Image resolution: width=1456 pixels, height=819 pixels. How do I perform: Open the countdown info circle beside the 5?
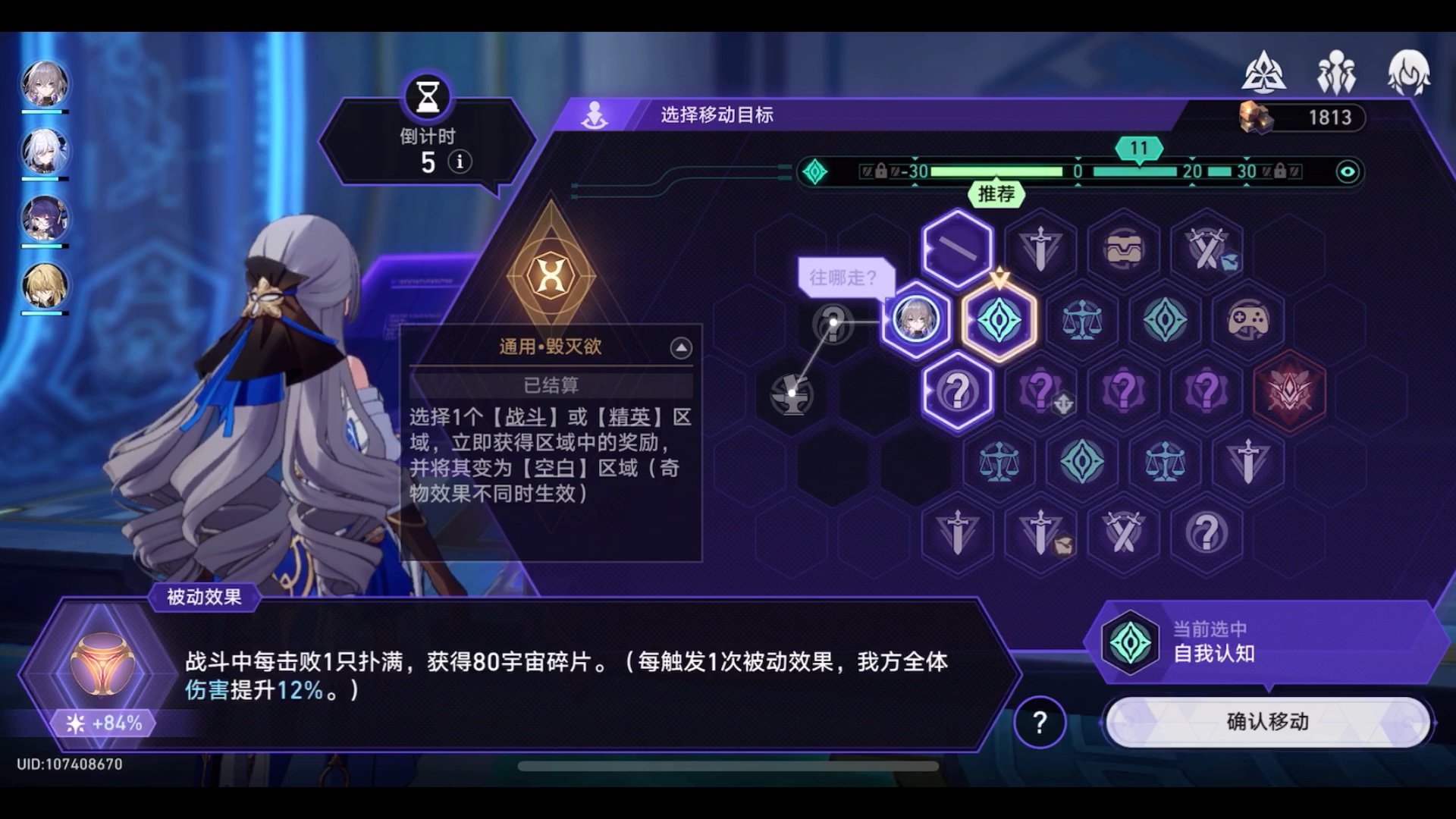tap(460, 162)
